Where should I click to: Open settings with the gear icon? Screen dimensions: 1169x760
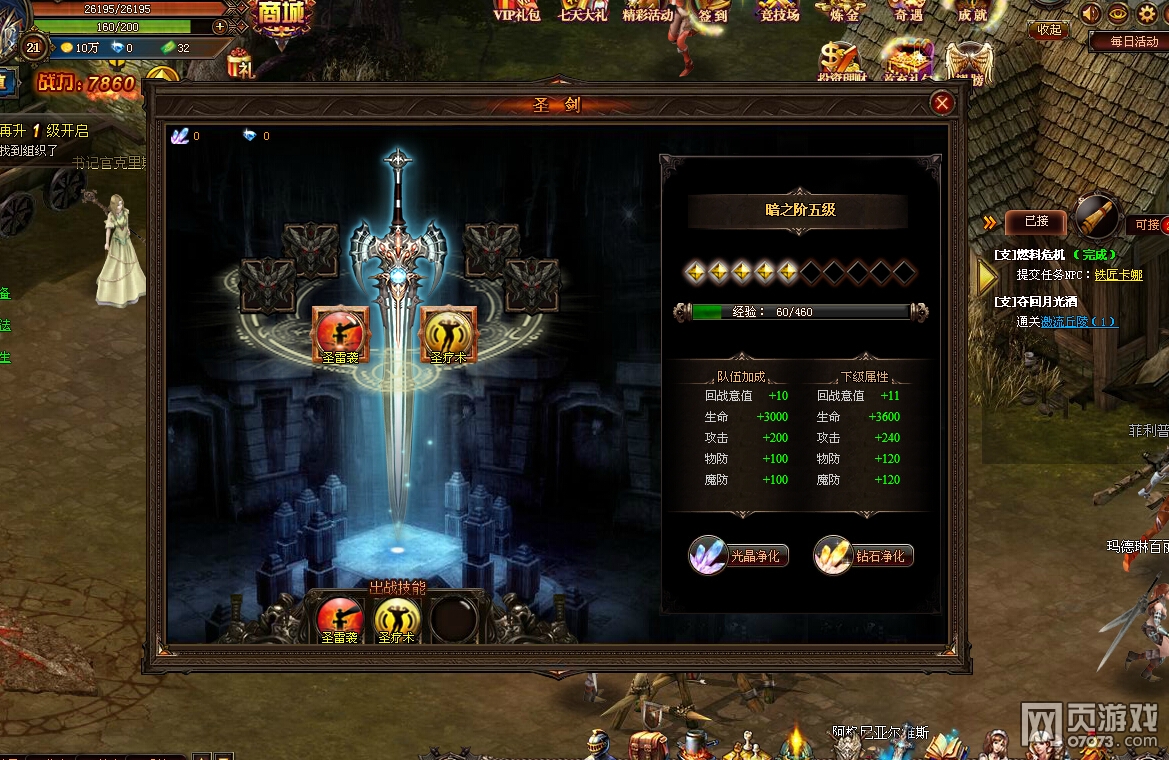coord(1146,13)
